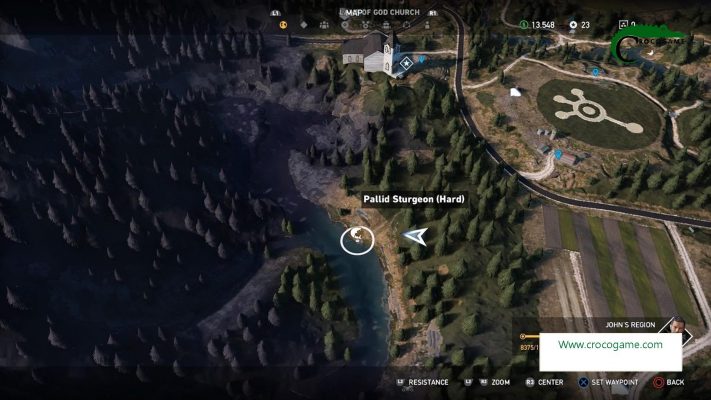Viewport: 711px width, 400px height.
Task: Open the www.crocogame.com watermark link
Action: point(610,345)
